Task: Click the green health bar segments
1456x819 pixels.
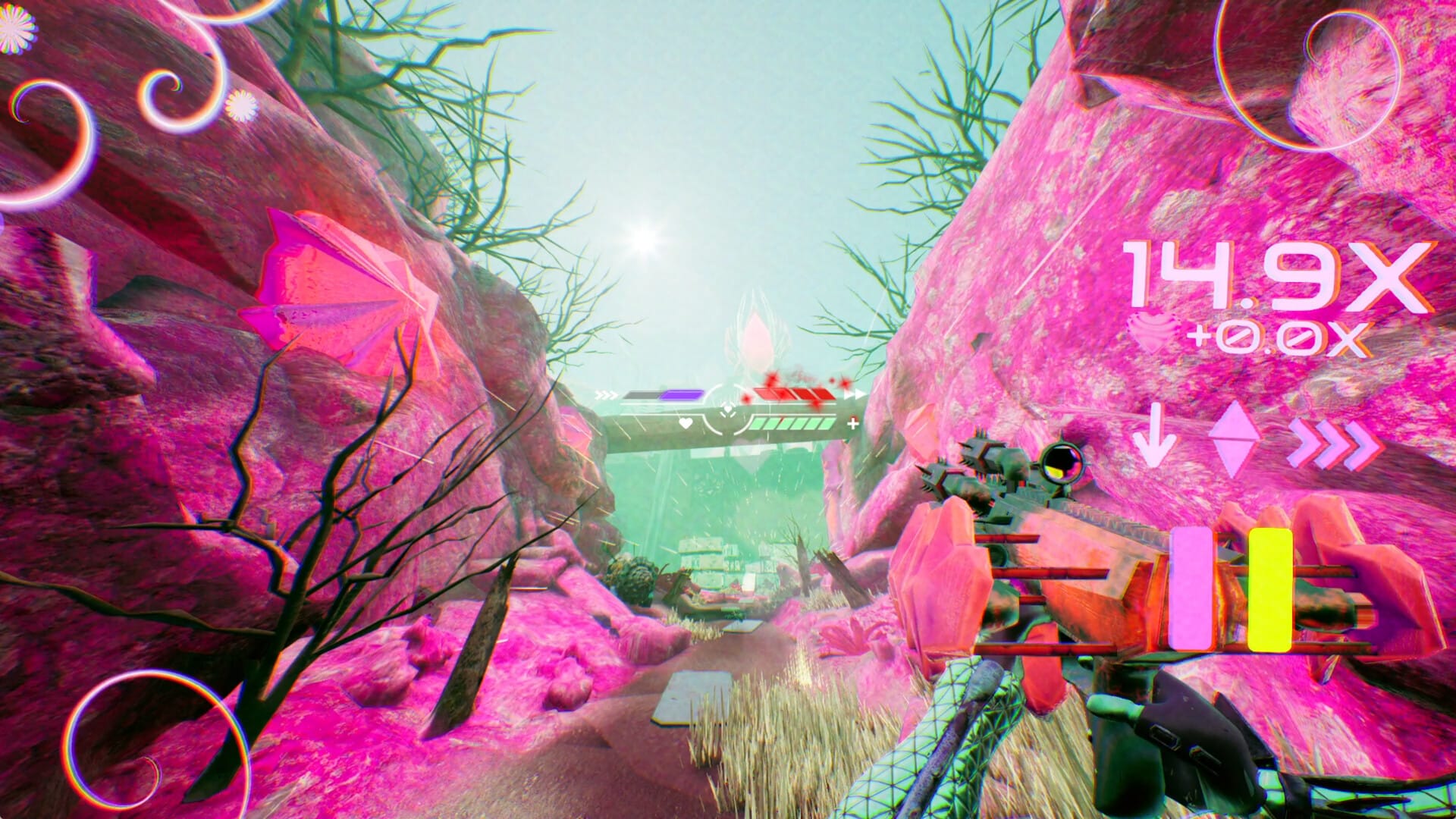Action: [x=792, y=425]
